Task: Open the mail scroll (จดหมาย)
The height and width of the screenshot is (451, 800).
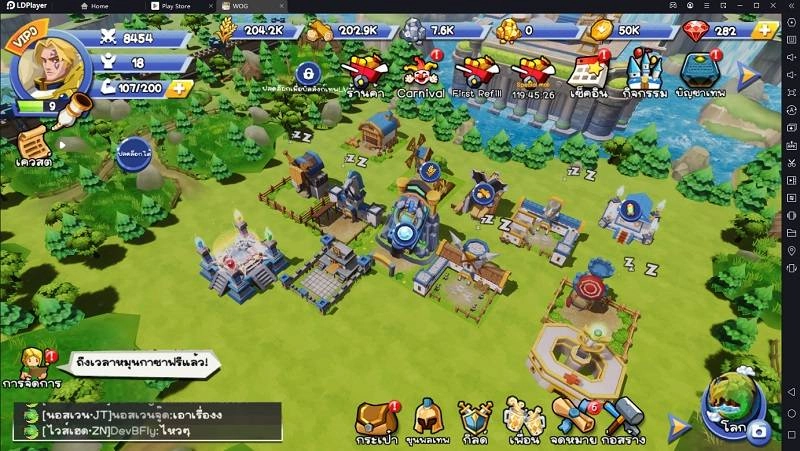Action: pyautogui.click(x=573, y=420)
